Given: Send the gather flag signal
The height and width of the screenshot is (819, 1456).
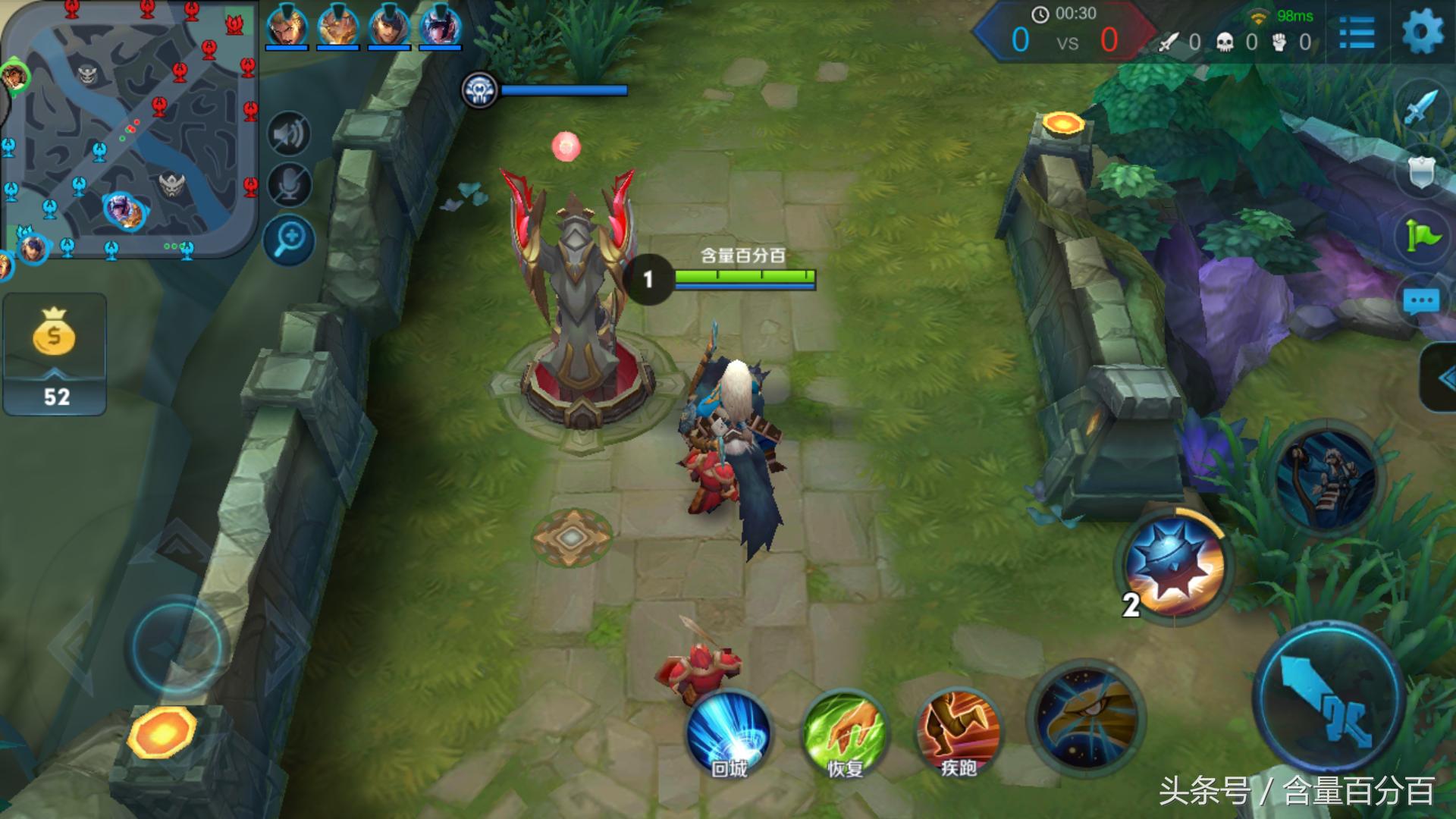Looking at the screenshot, I should pyautogui.click(x=1422, y=237).
